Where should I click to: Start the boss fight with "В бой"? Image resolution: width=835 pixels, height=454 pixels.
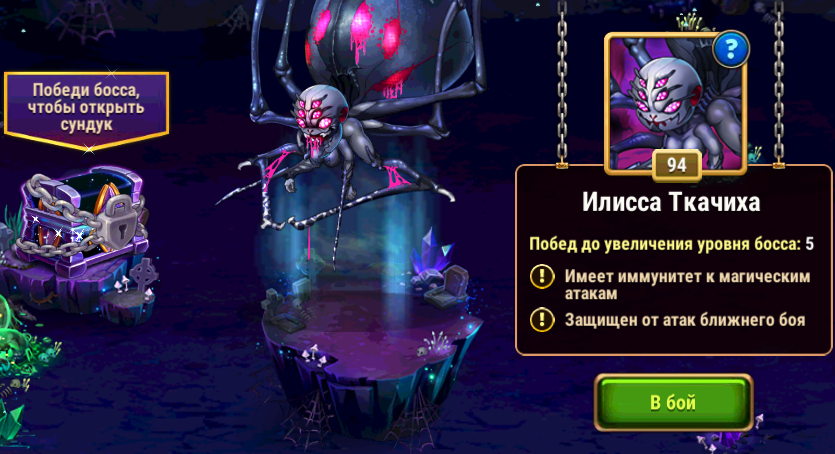tap(672, 403)
